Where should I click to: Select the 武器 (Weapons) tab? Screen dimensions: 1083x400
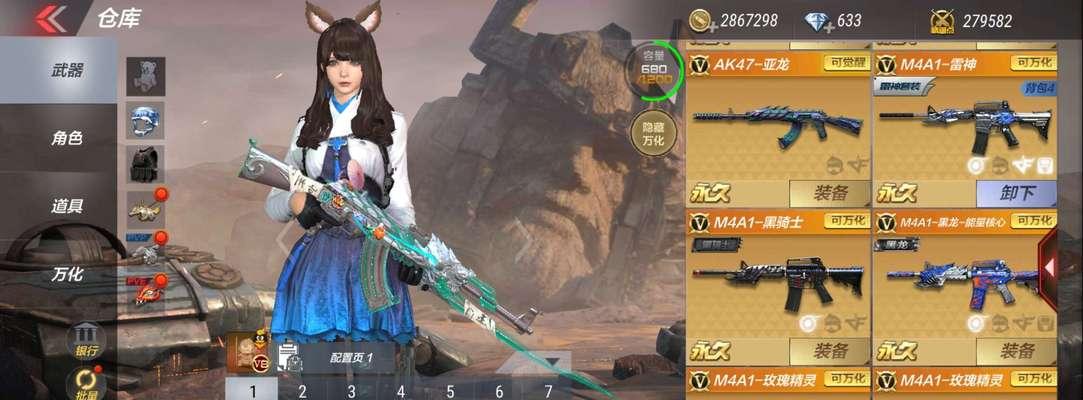[x=67, y=70]
